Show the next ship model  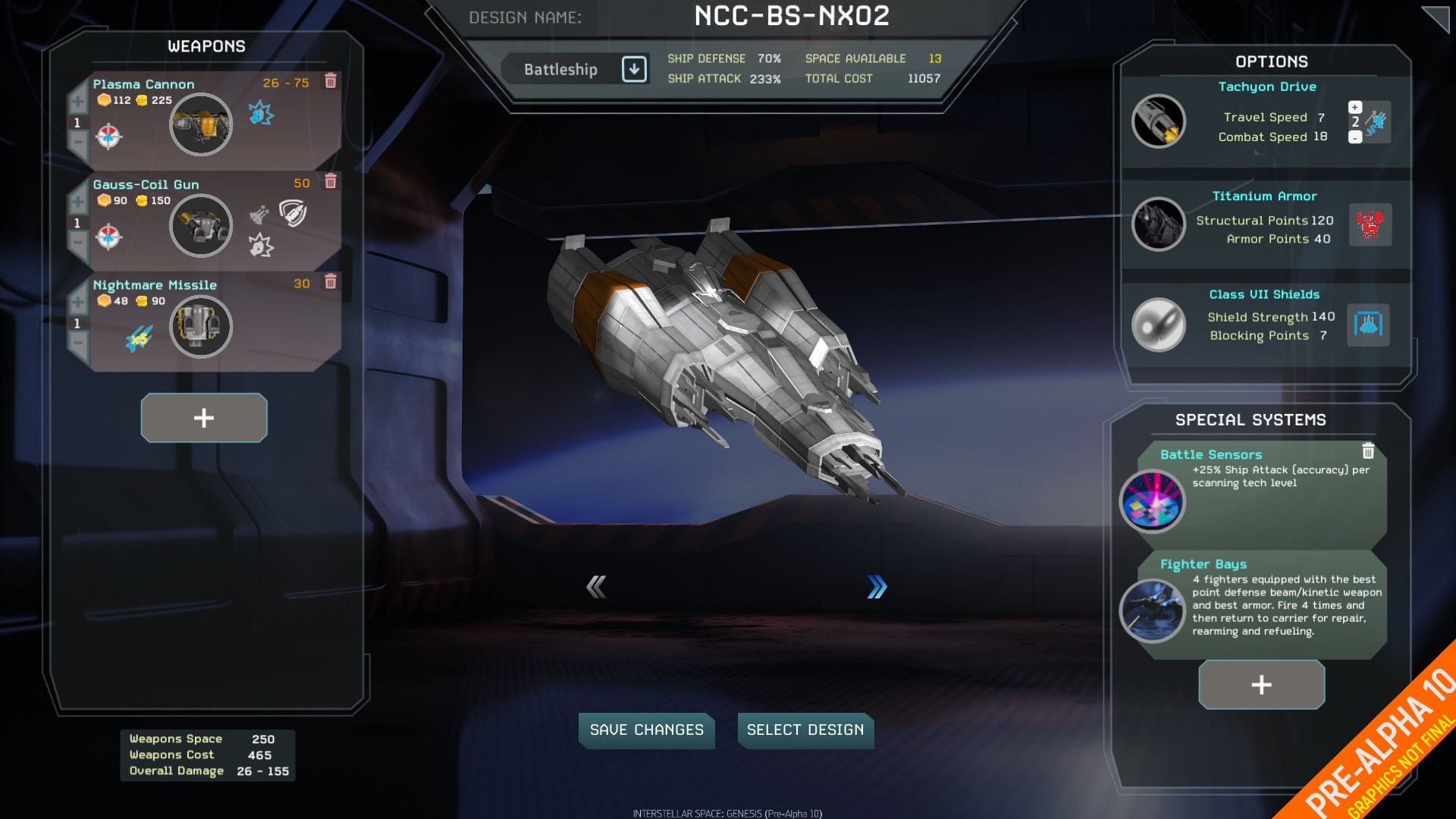877,586
